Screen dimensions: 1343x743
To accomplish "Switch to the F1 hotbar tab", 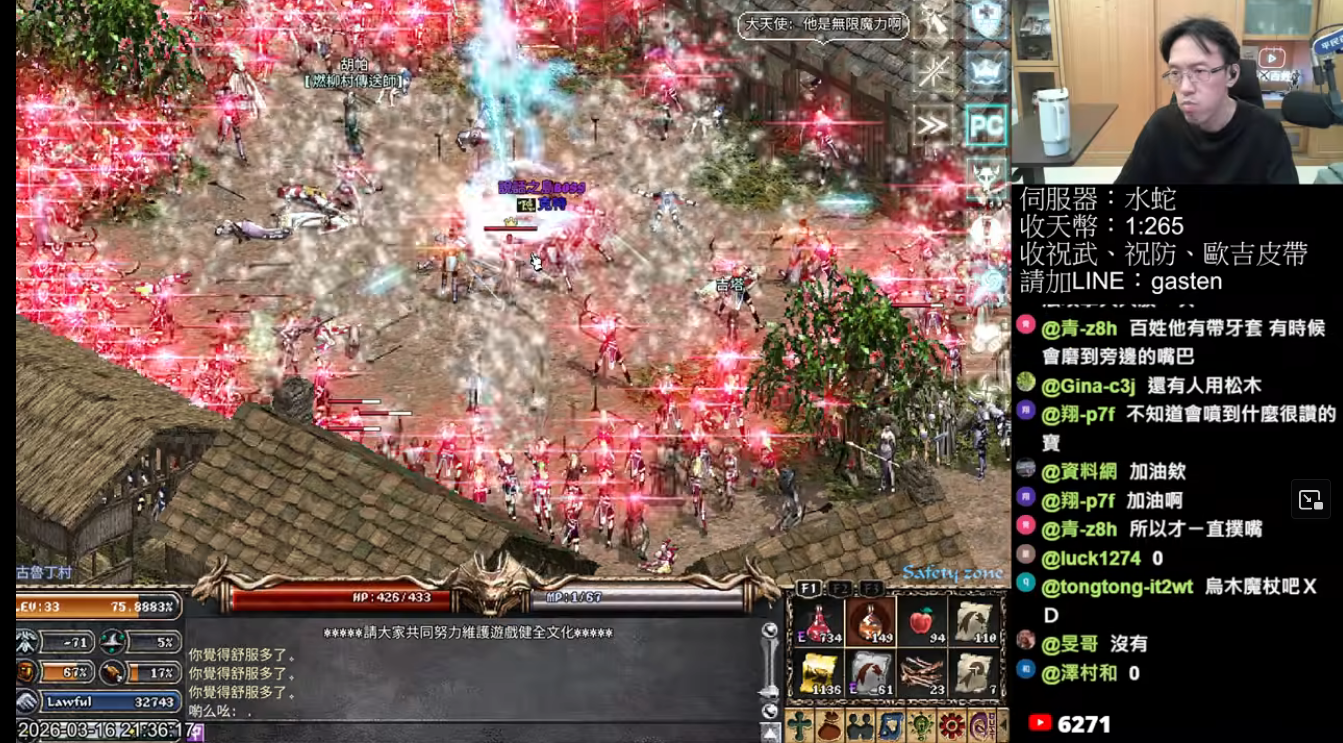I will click(x=808, y=588).
